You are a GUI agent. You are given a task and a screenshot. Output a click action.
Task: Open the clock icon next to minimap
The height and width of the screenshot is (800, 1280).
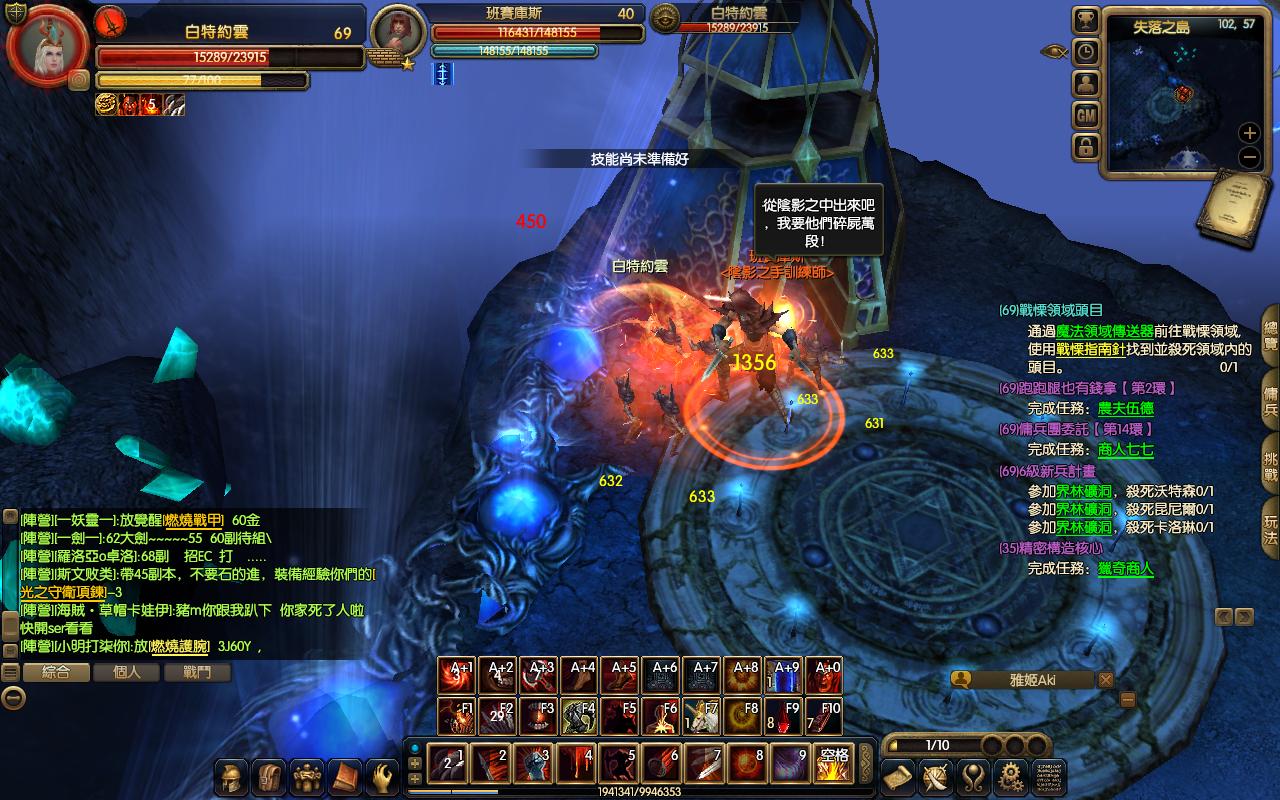[x=1086, y=52]
